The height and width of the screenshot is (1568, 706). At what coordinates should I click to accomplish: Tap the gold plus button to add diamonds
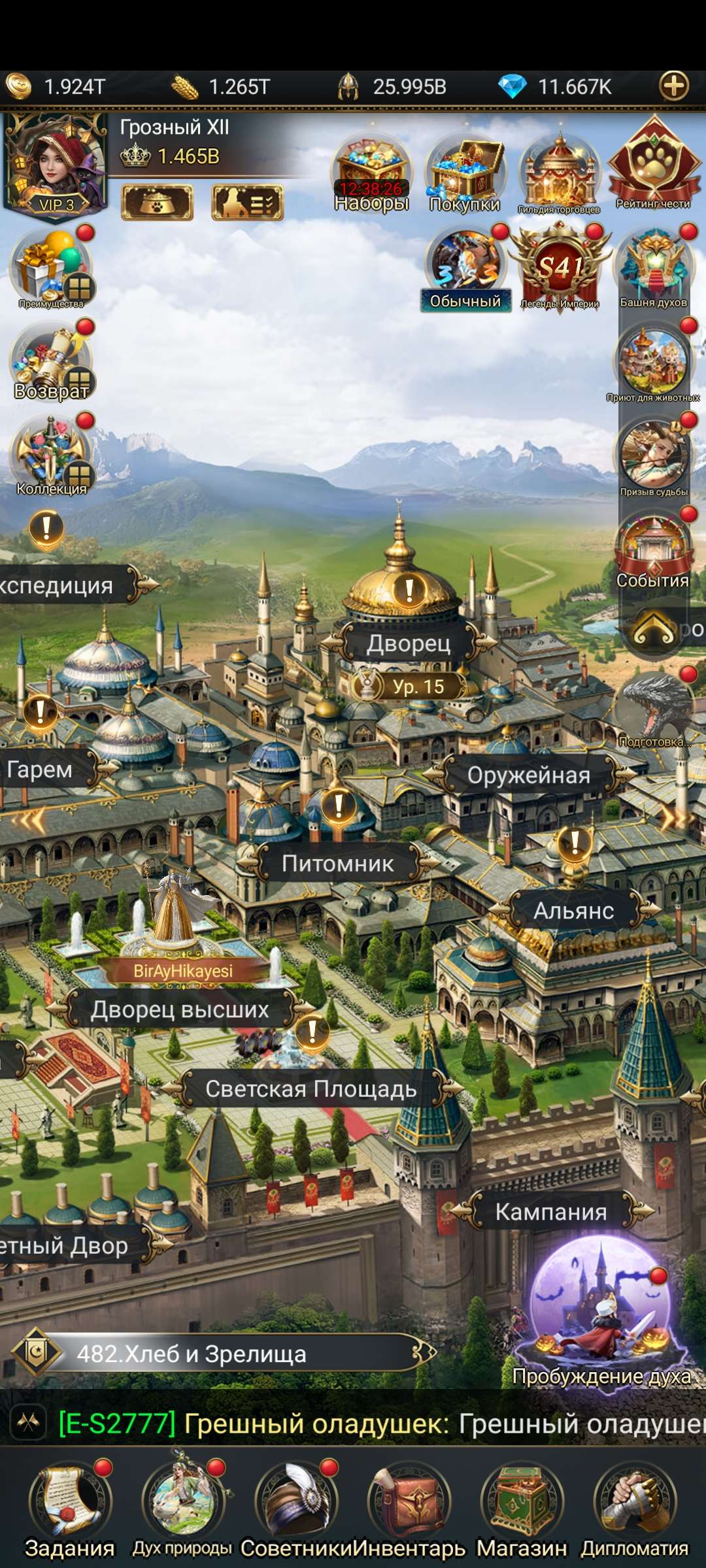pos(674,86)
